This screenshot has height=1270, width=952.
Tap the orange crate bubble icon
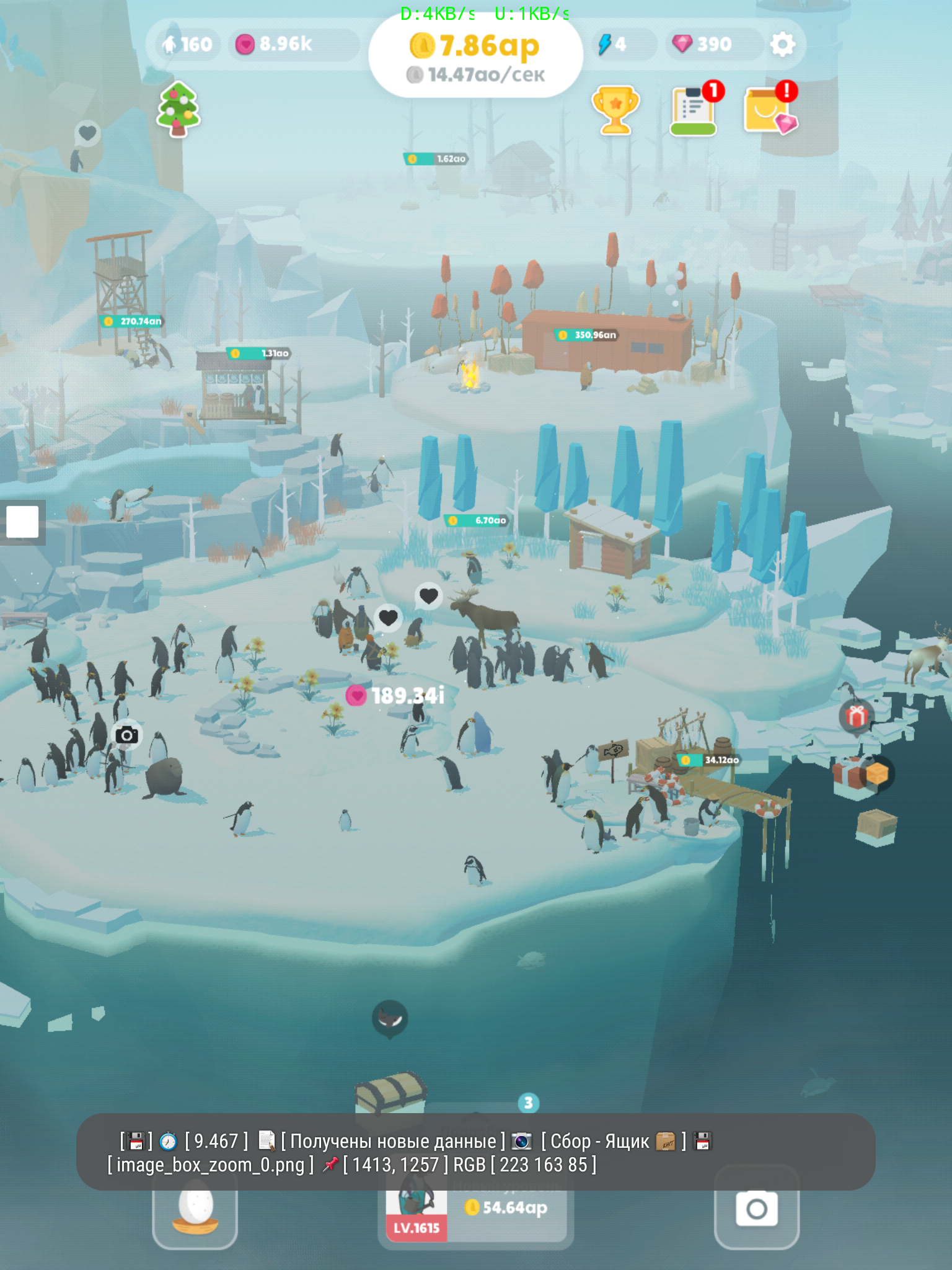(x=877, y=773)
